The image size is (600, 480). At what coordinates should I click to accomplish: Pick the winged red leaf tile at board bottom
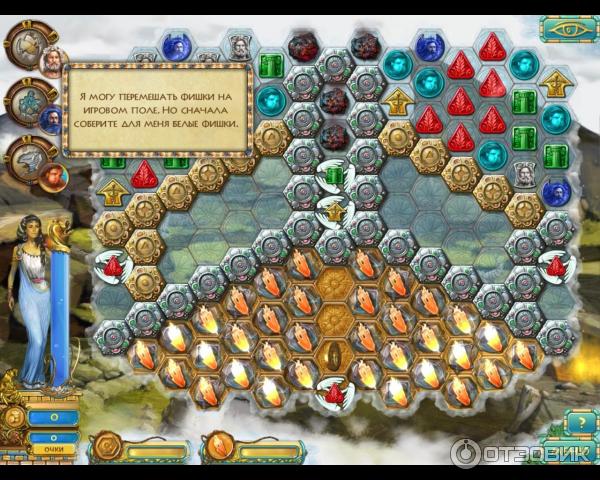(x=333, y=391)
